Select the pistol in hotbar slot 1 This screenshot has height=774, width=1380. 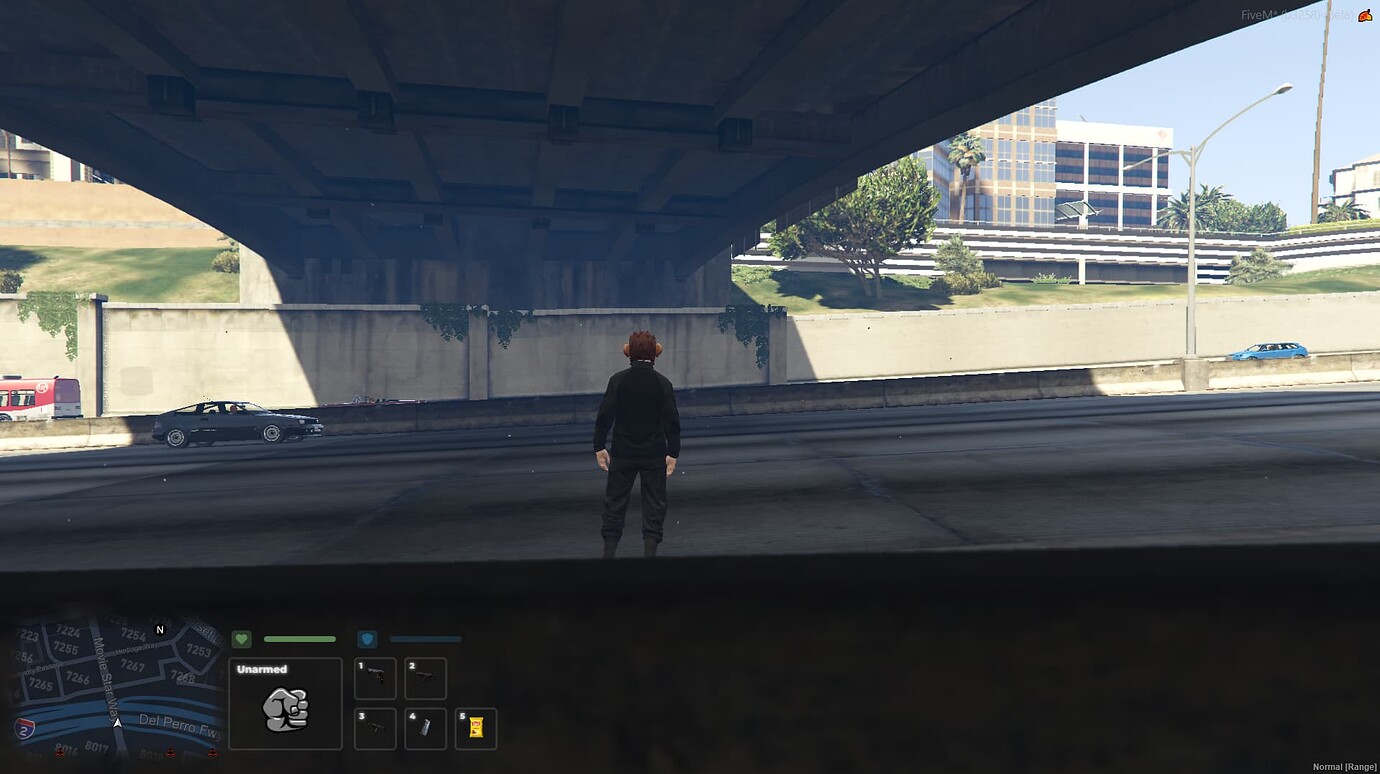(375, 678)
